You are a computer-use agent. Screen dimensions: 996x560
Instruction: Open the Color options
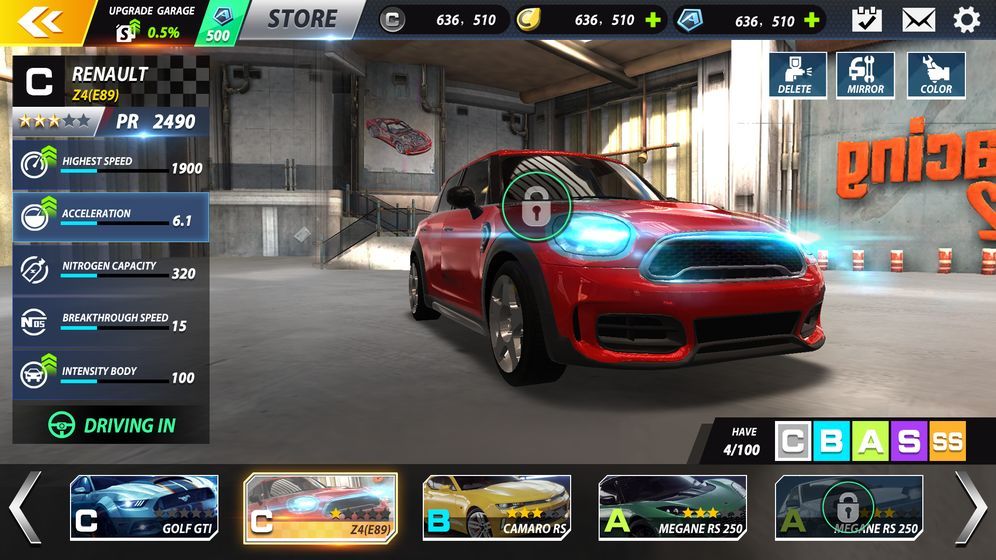click(936, 75)
